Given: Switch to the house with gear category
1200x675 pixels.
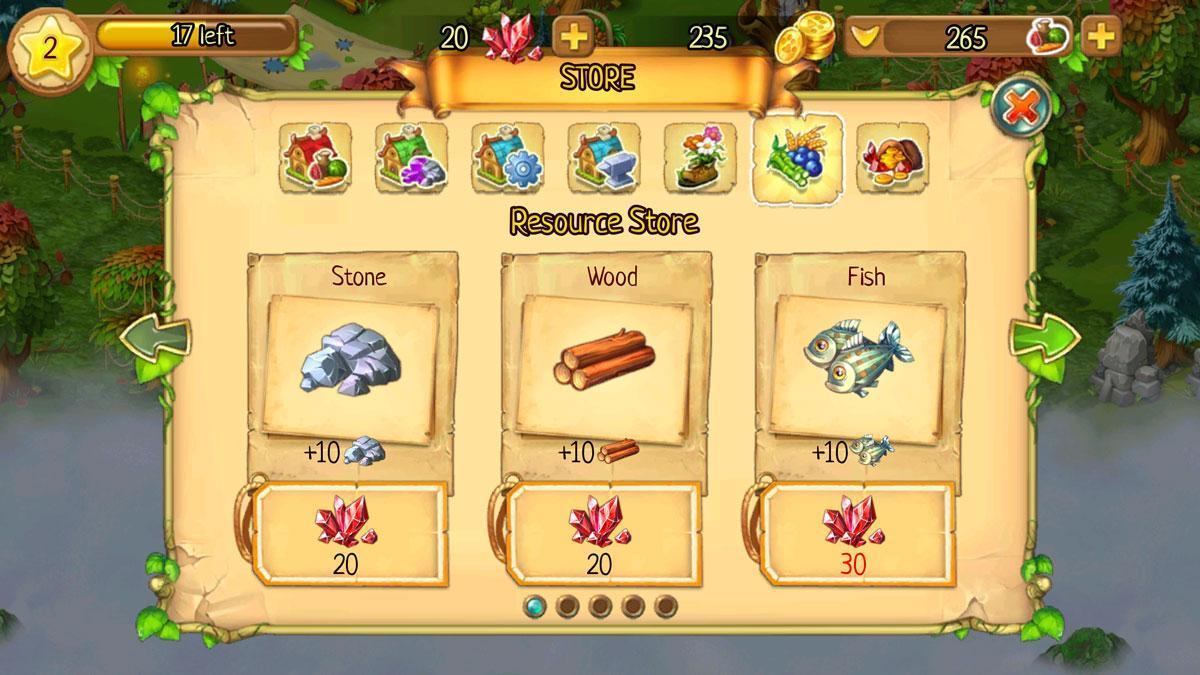Looking at the screenshot, I should [x=507, y=158].
